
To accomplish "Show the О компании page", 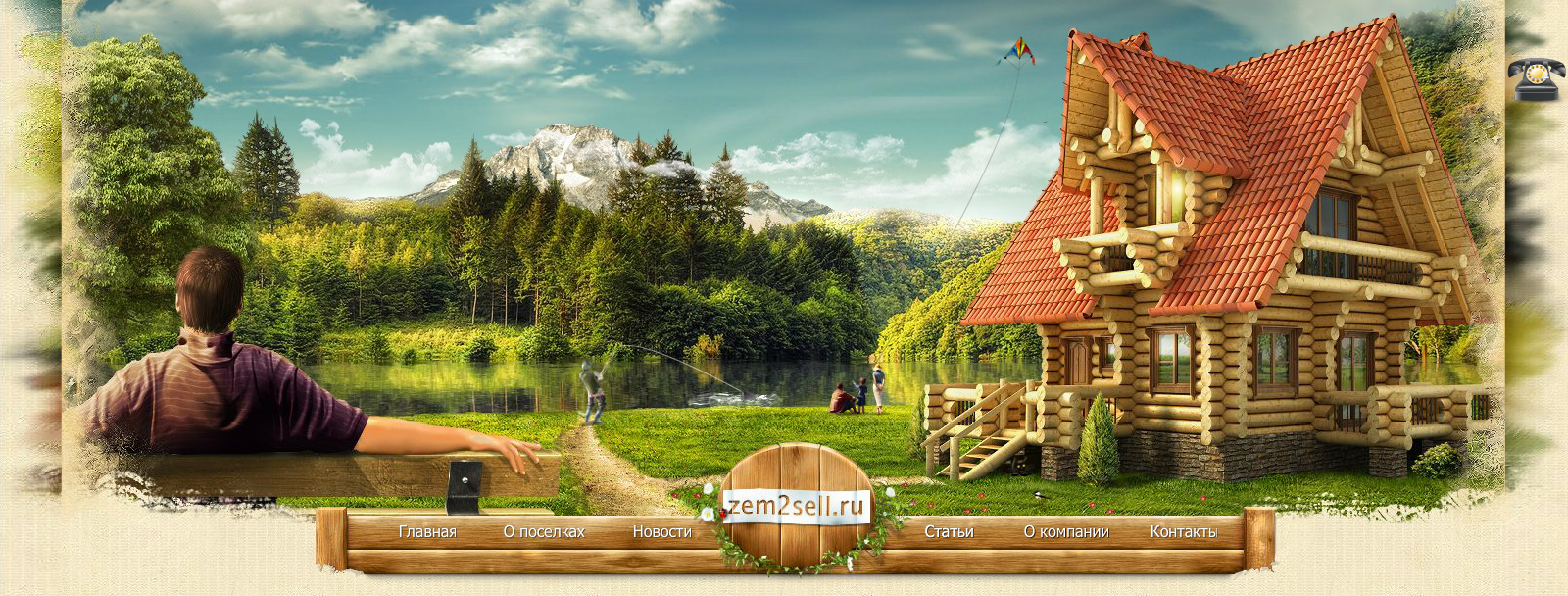I will (x=1066, y=532).
